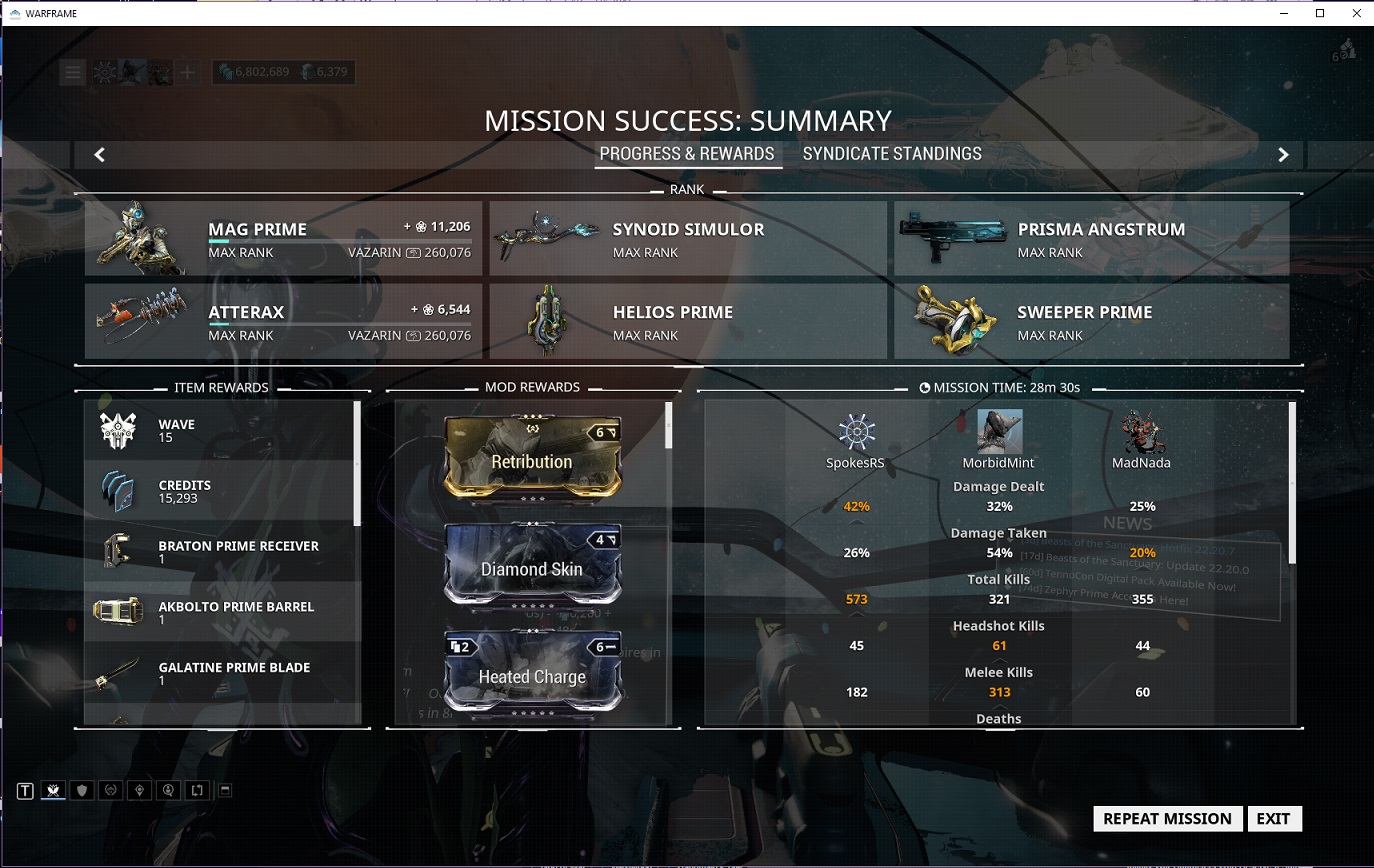Select the Retribution mod reward
The height and width of the screenshot is (868, 1374).
click(x=532, y=460)
